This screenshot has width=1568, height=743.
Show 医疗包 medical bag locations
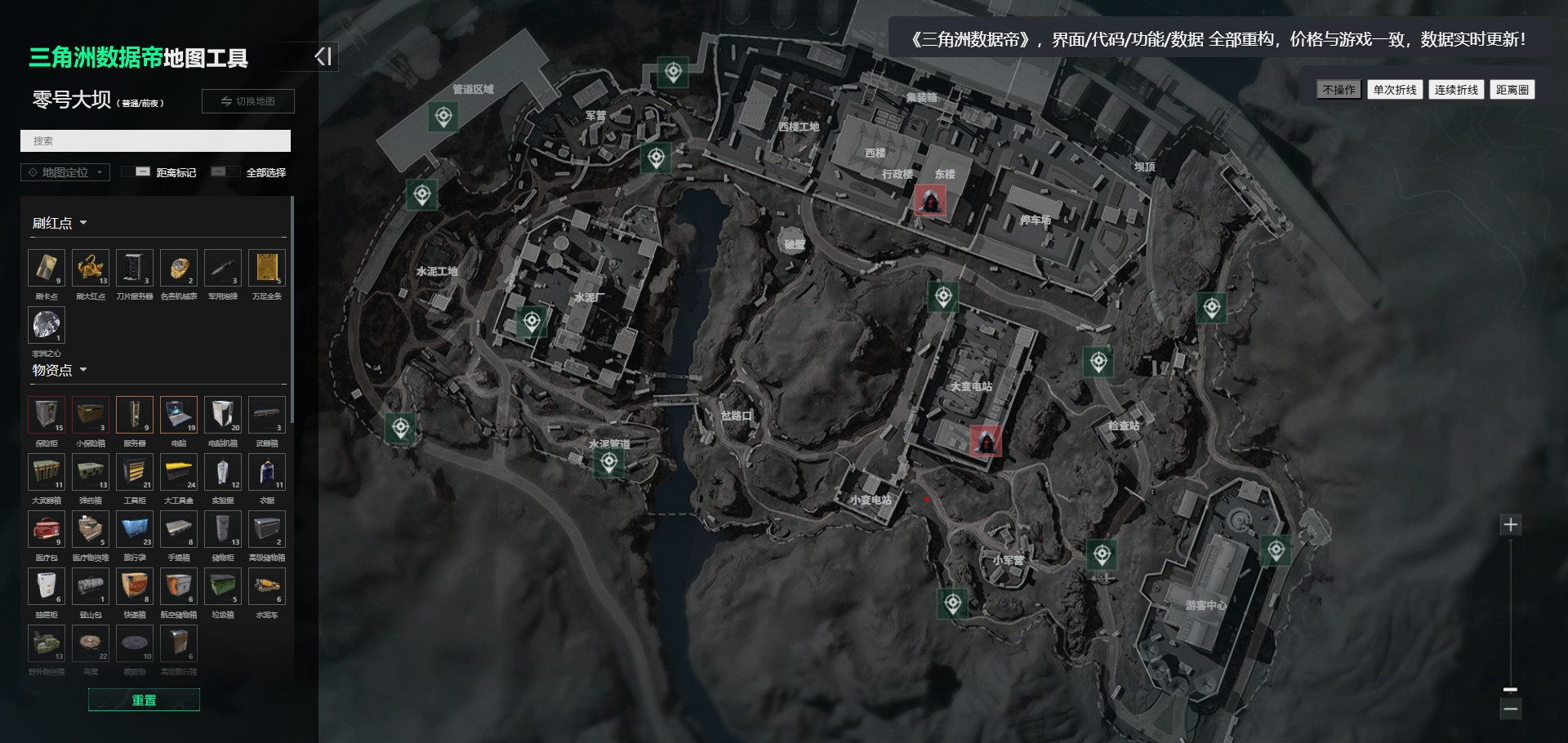(x=47, y=529)
